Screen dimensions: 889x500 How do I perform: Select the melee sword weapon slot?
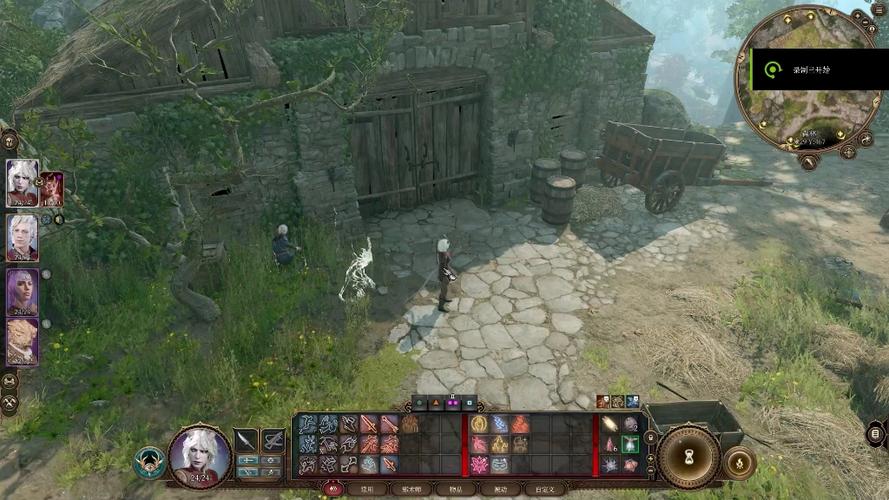pyautogui.click(x=246, y=440)
